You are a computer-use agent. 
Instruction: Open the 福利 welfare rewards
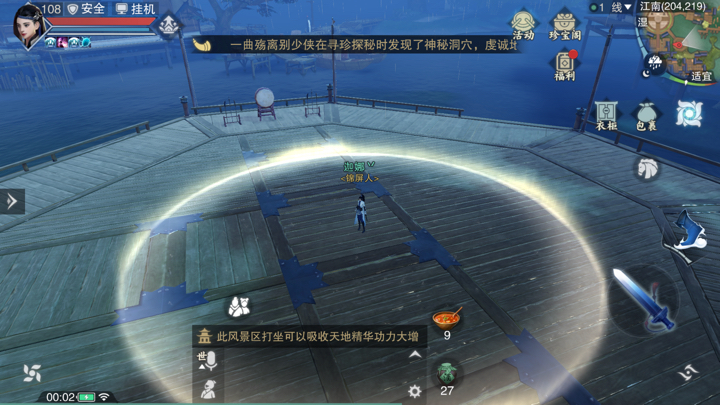pyautogui.click(x=565, y=65)
